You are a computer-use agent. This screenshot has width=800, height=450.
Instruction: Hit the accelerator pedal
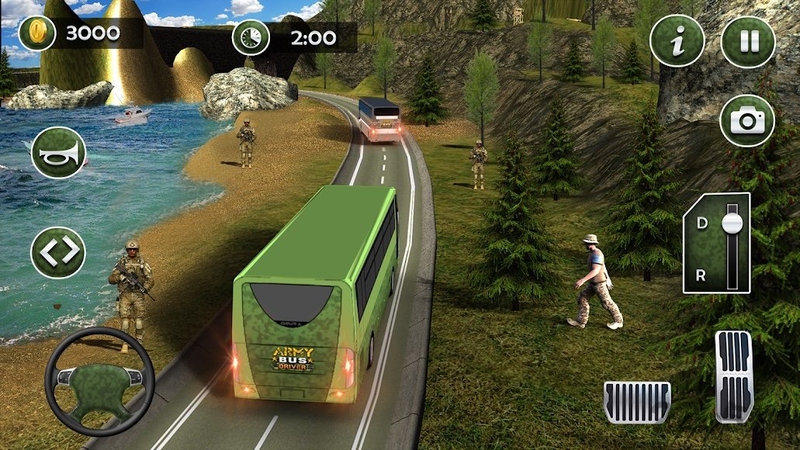coord(733,376)
